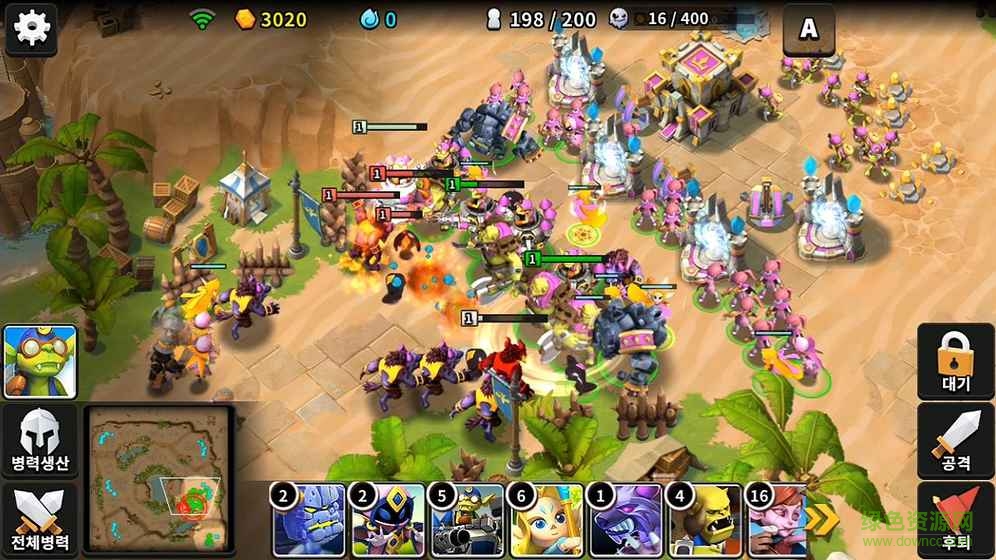Image resolution: width=996 pixels, height=560 pixels.
Task: Choose the dark masked mage unit card
Action: click(387, 520)
